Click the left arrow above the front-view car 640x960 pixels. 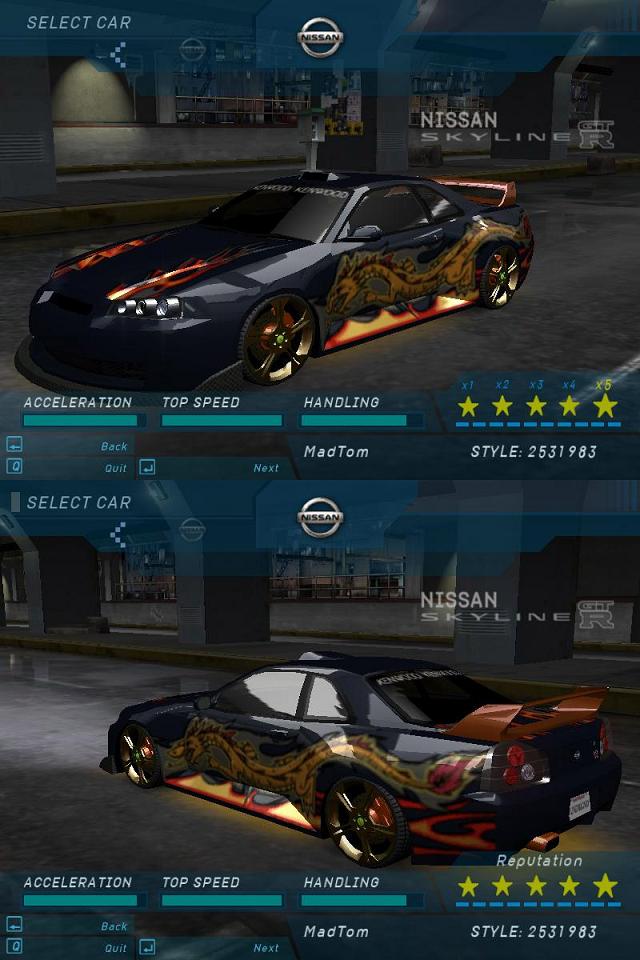118,54
